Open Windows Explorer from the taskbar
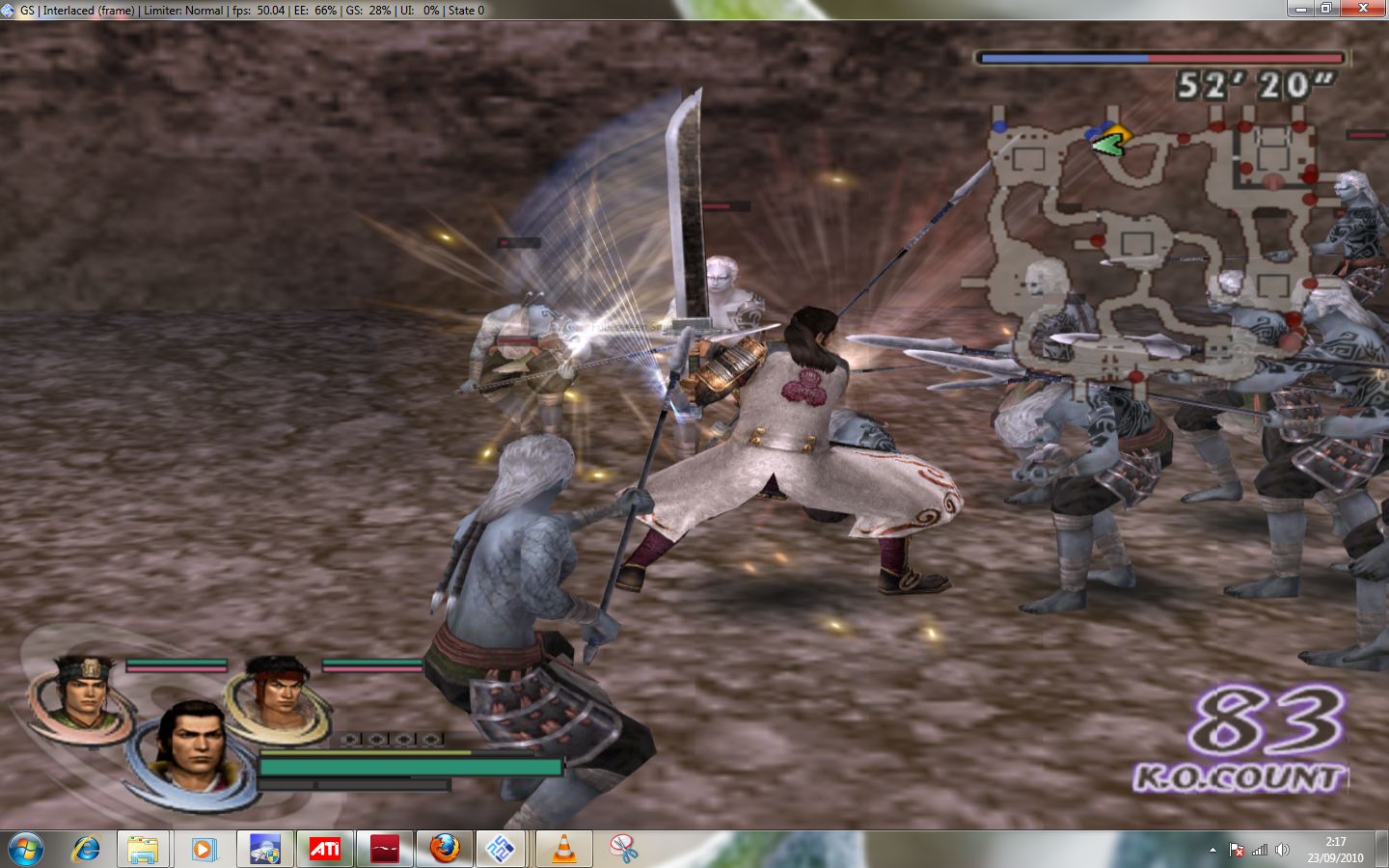The width and height of the screenshot is (1389, 868). click(143, 849)
